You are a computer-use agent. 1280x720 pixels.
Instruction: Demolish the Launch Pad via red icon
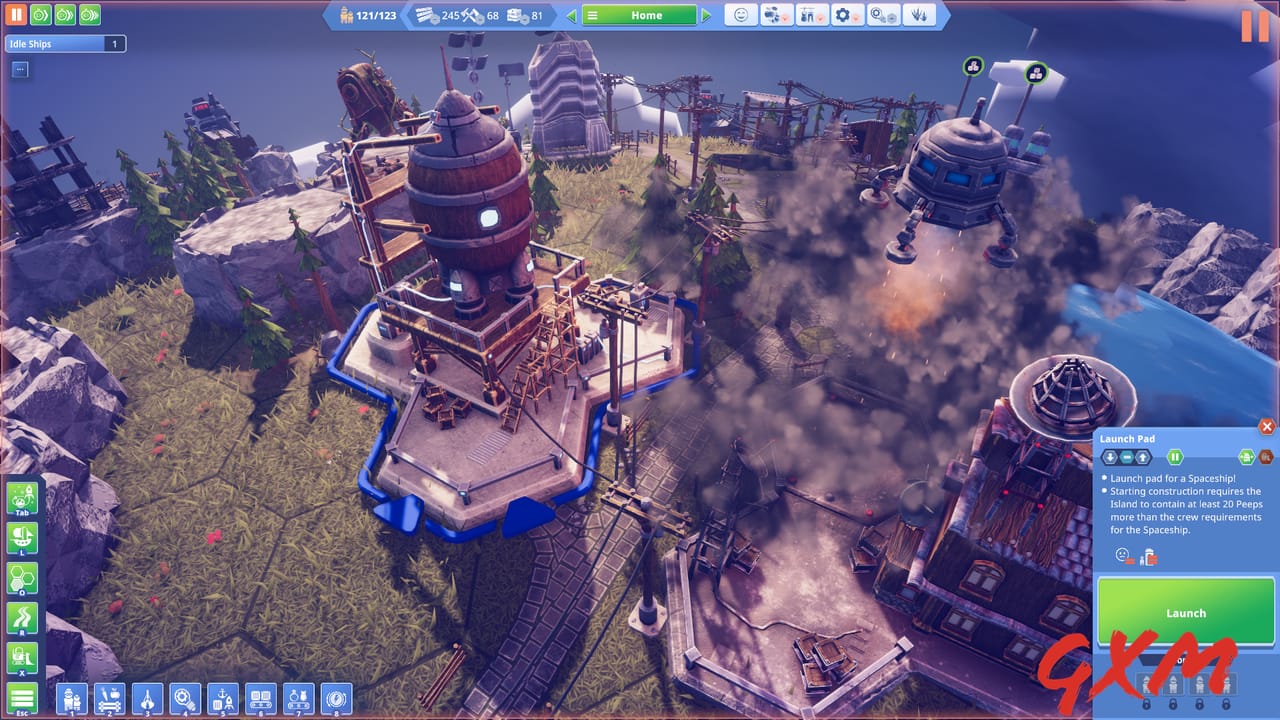[1268, 457]
